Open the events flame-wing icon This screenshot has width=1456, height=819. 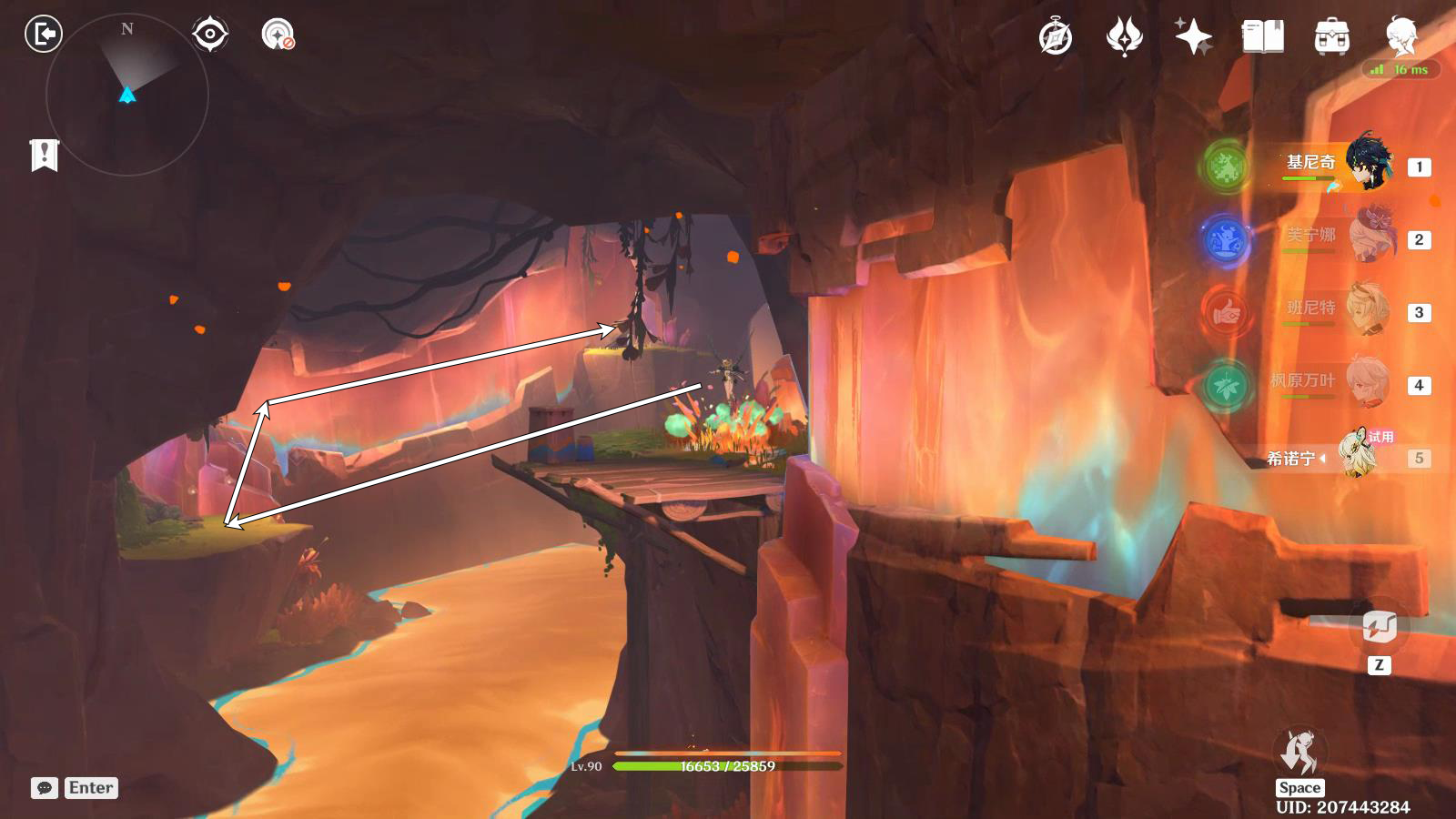[x=1125, y=37]
